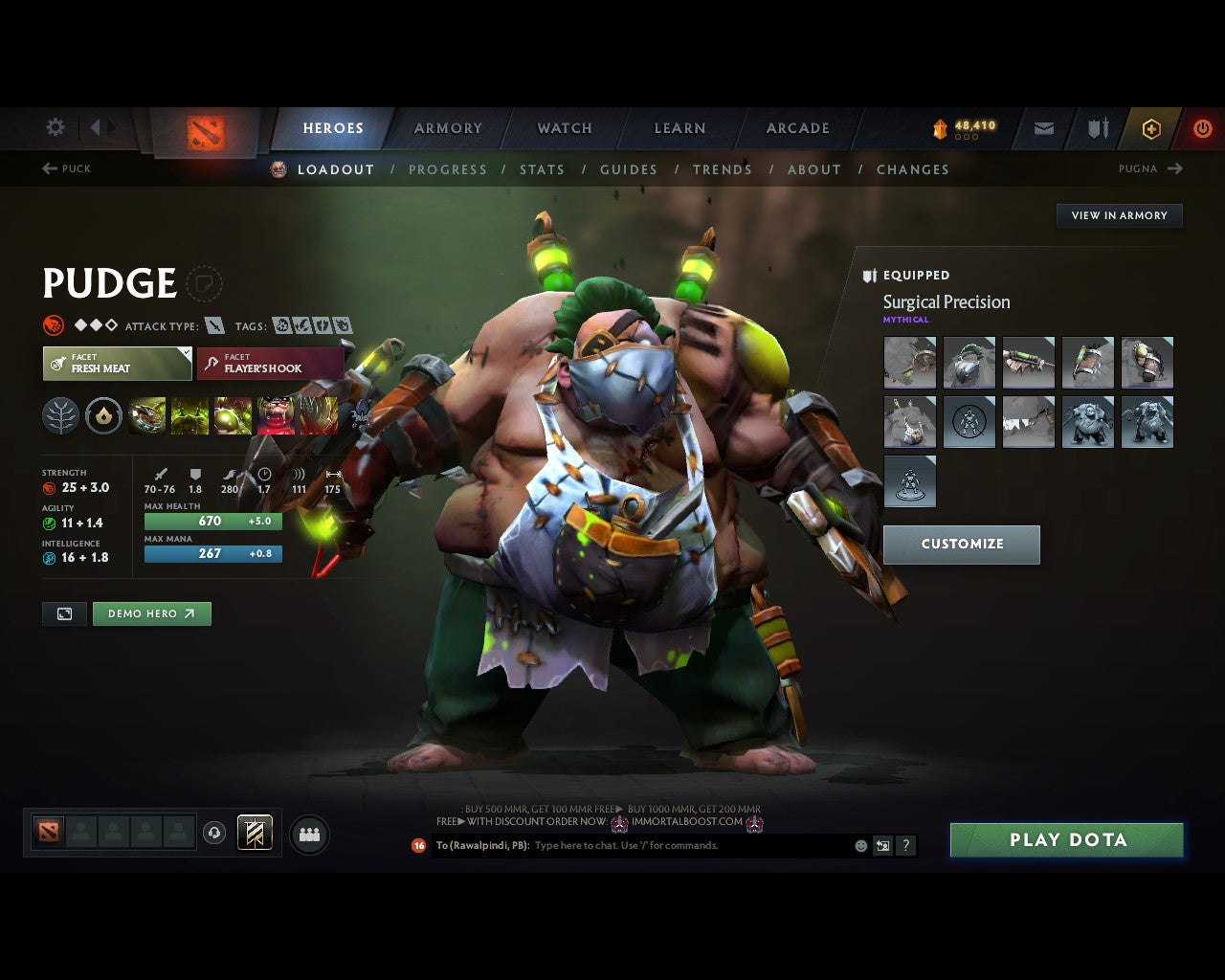The image size is (1225, 980).
Task: Click the PUGNA arrow for next hero
Action: click(x=1175, y=168)
